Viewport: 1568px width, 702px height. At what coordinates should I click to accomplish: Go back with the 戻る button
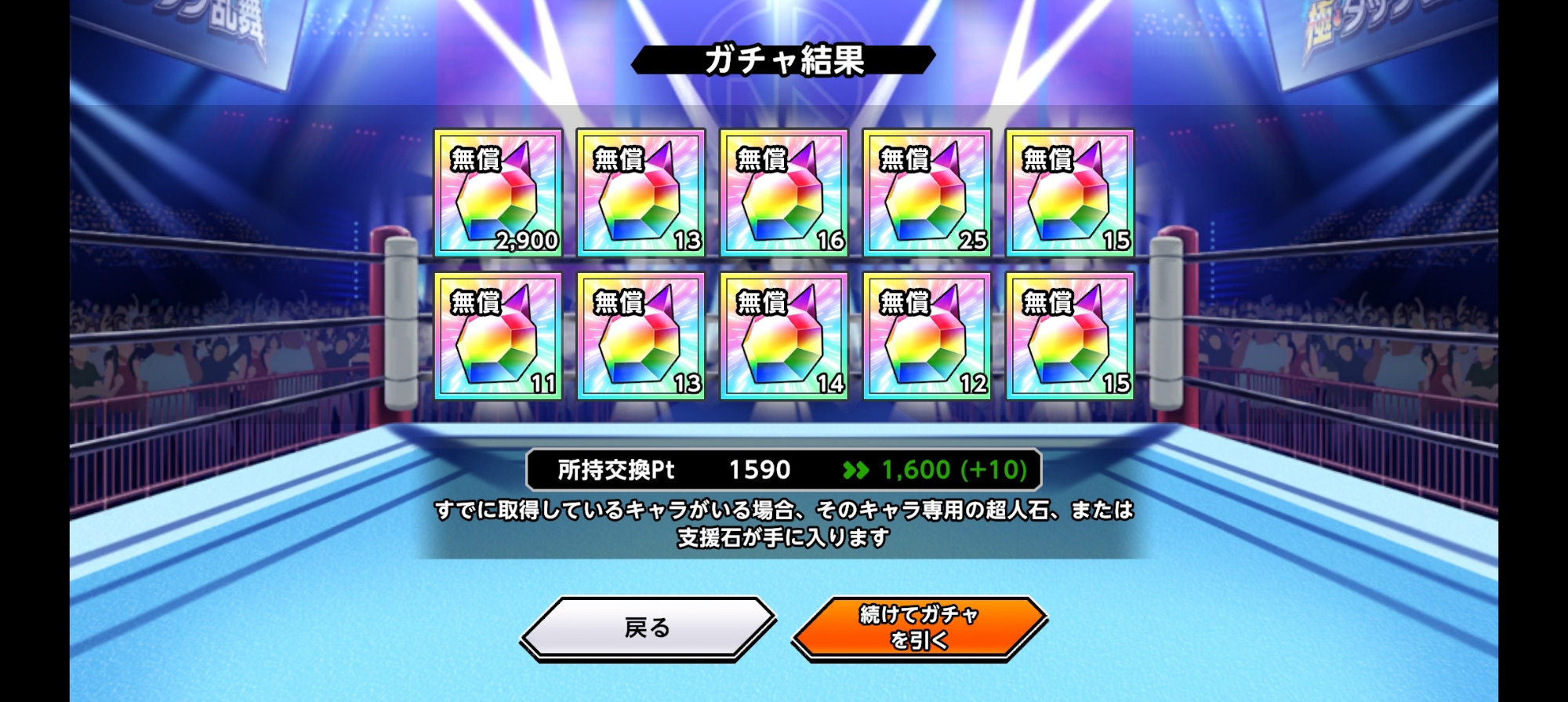click(648, 627)
